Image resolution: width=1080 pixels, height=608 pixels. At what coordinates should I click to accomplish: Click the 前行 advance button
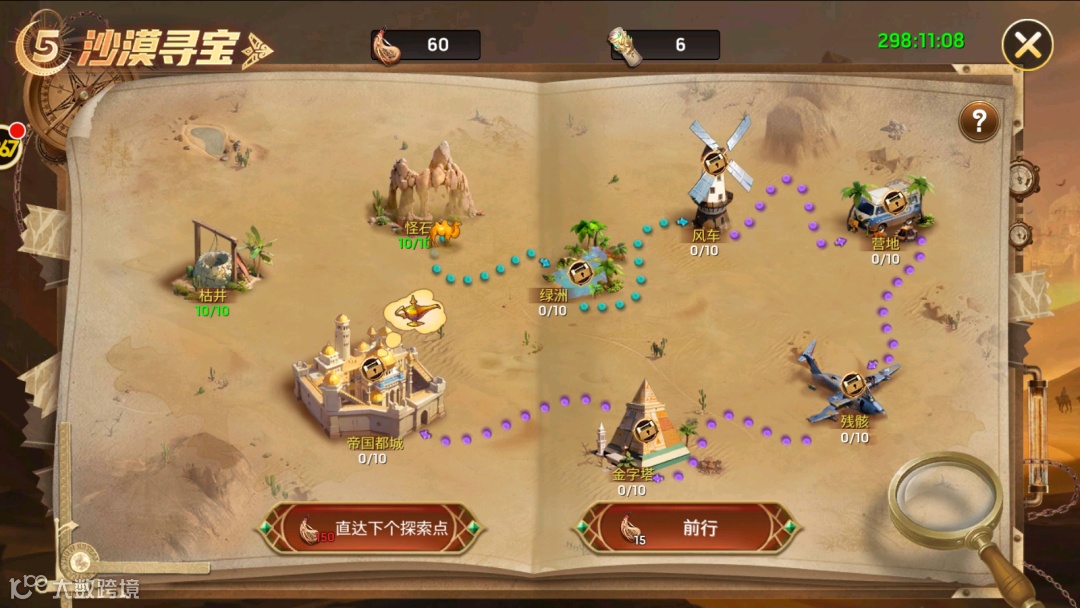[x=688, y=528]
